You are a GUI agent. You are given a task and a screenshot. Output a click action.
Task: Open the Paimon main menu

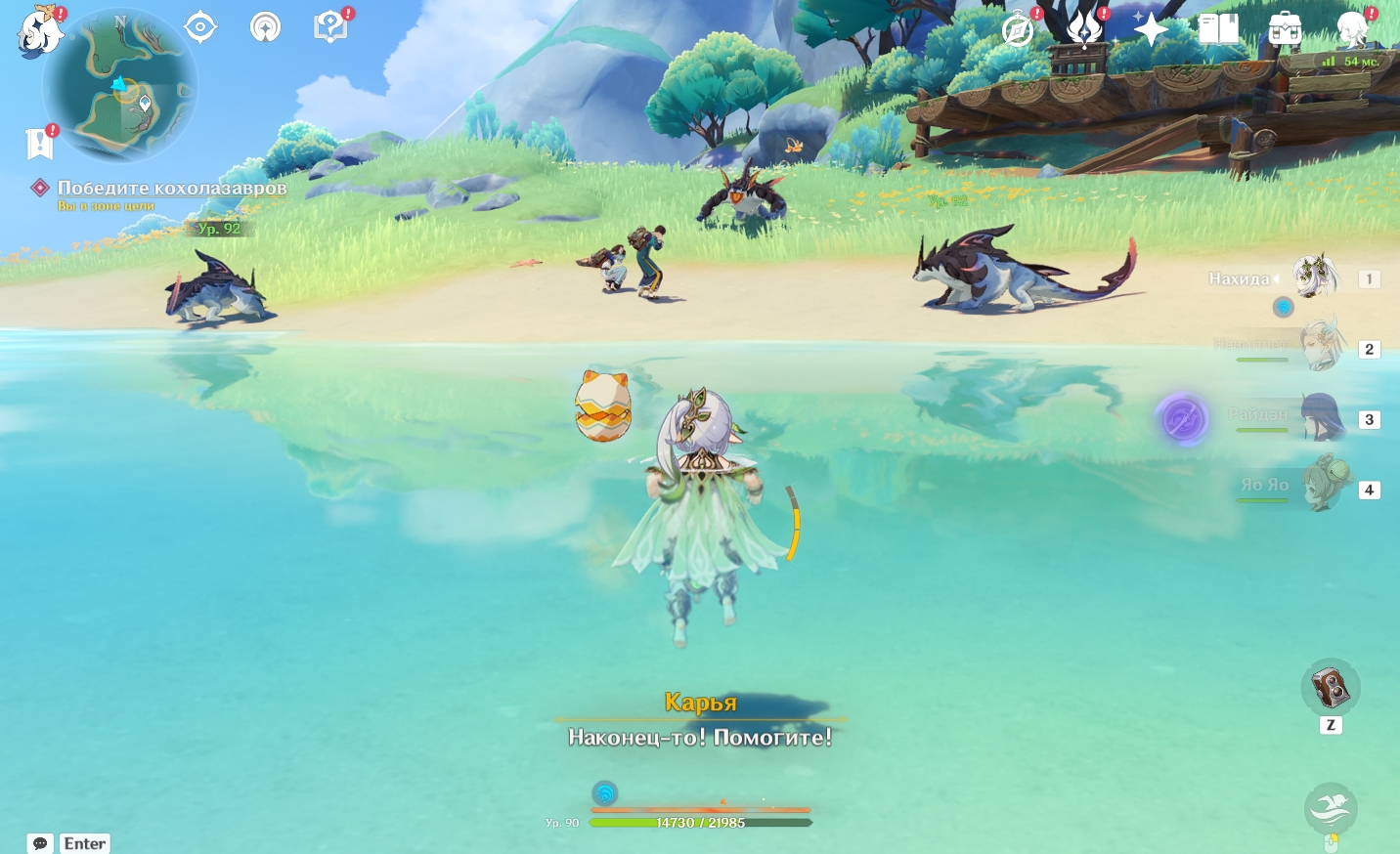[x=39, y=31]
